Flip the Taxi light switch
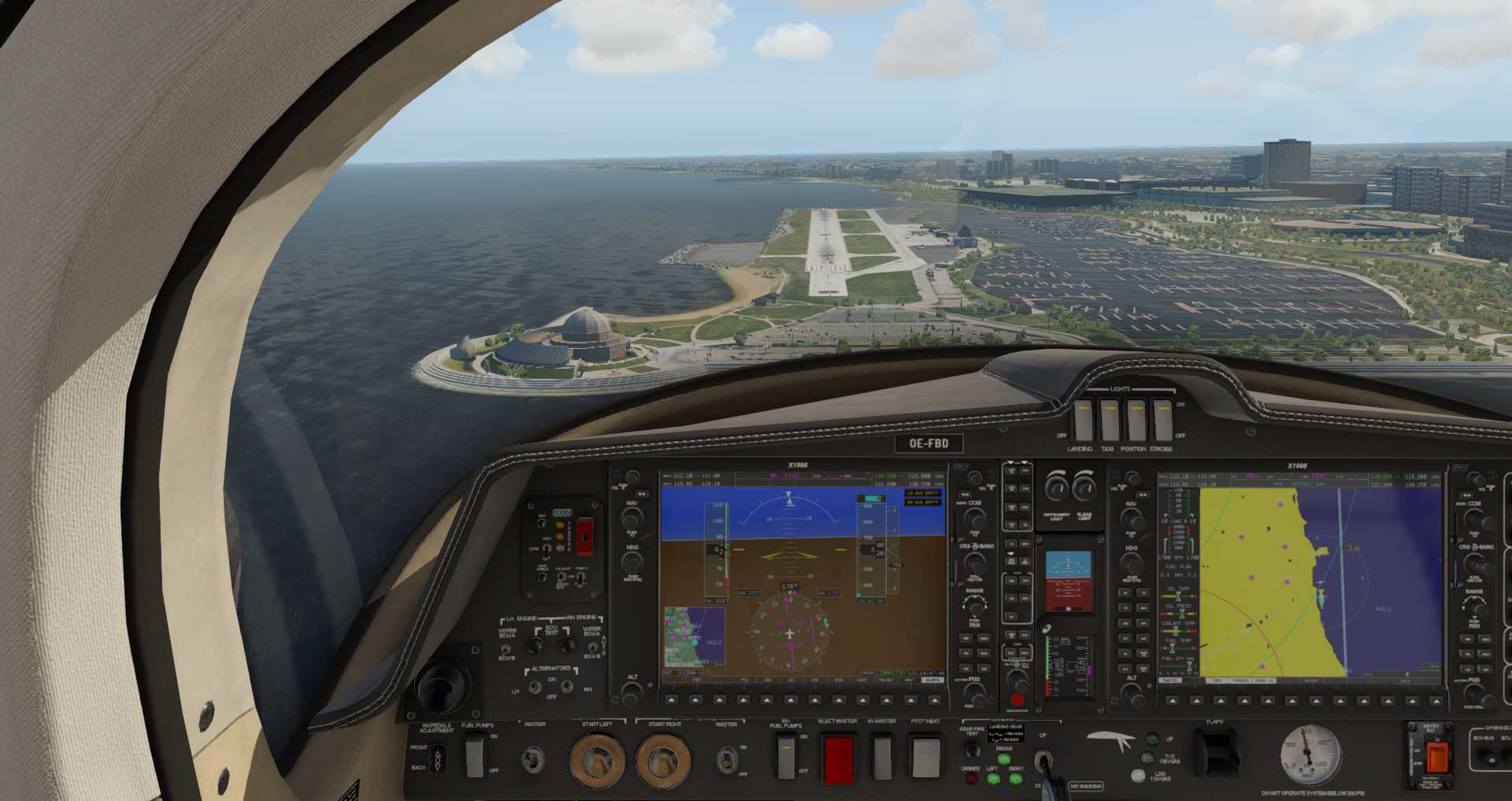The height and width of the screenshot is (801, 1512). [x=1109, y=419]
